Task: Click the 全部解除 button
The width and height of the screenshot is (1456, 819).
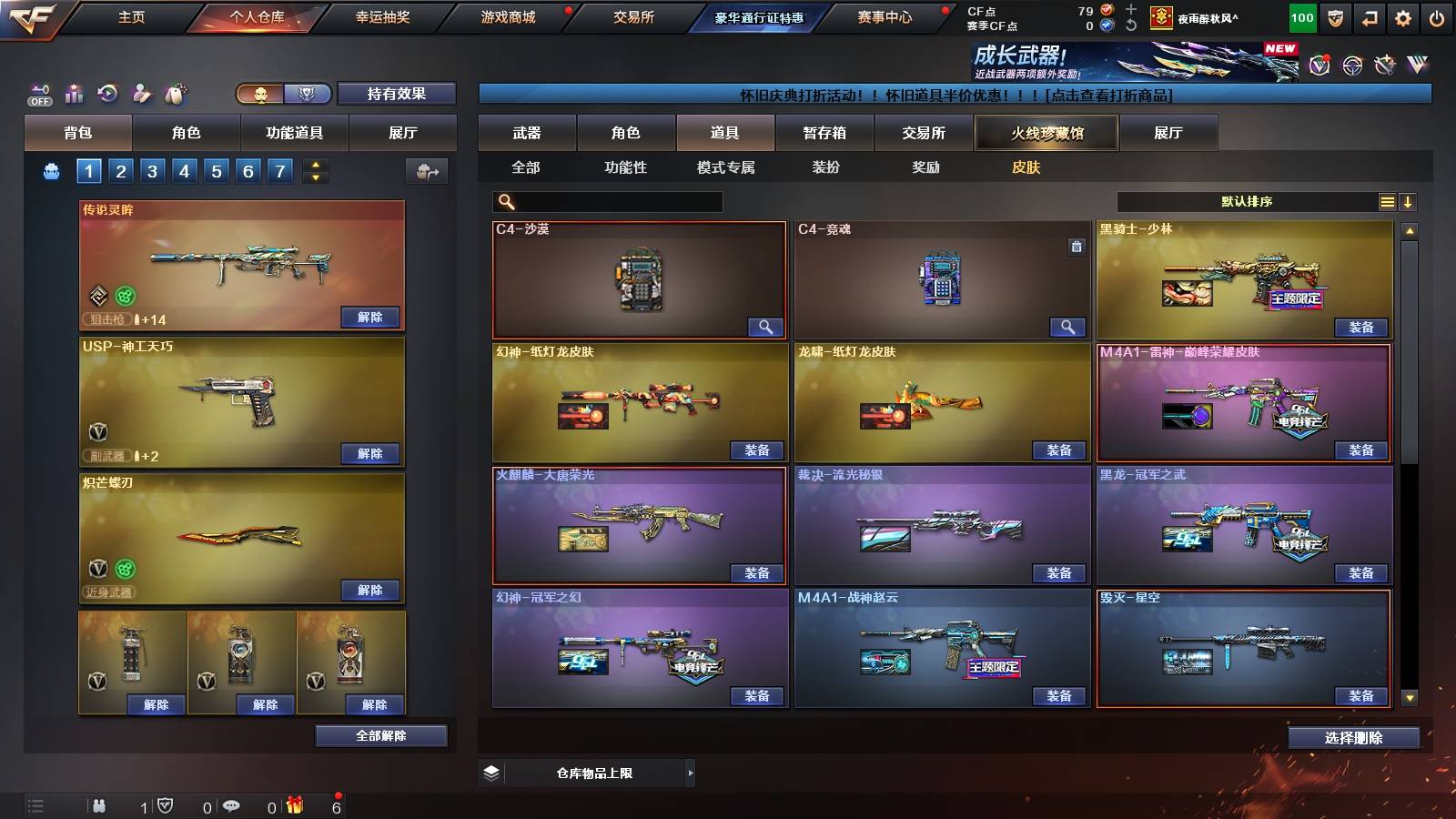Action: pyautogui.click(x=380, y=735)
